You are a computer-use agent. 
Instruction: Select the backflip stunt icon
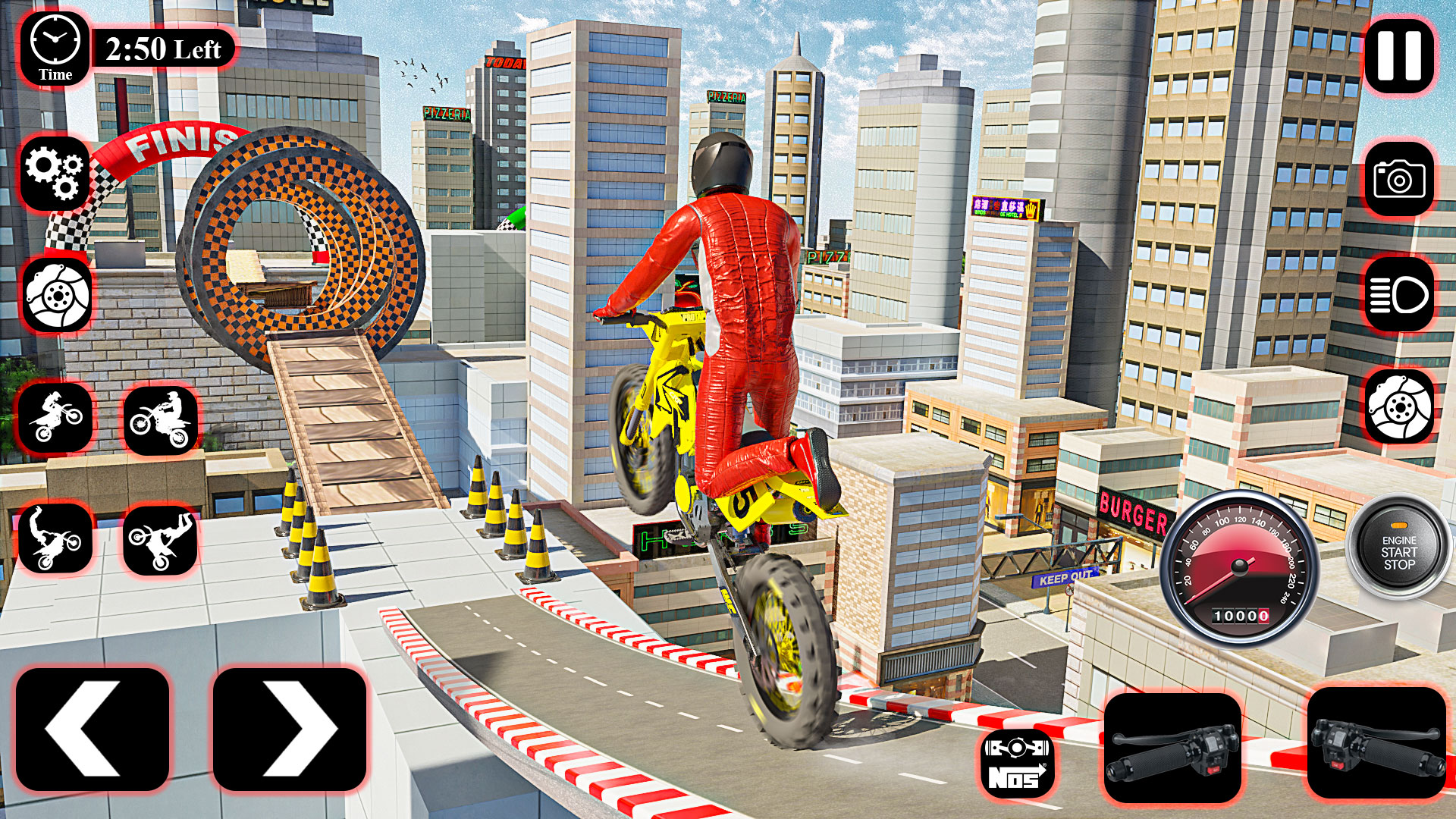pos(57,542)
